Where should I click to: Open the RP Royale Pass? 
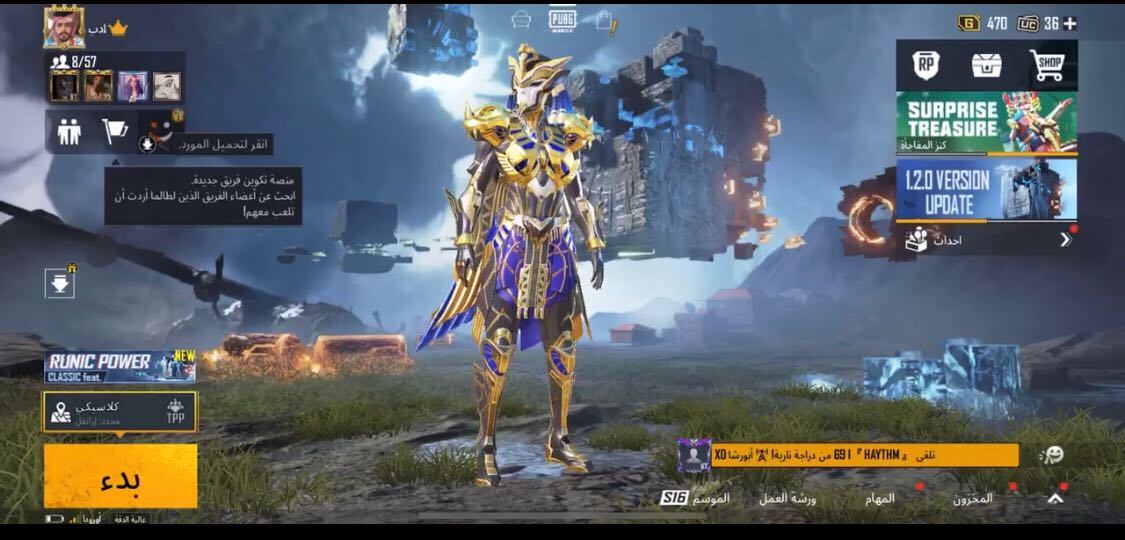click(x=926, y=66)
